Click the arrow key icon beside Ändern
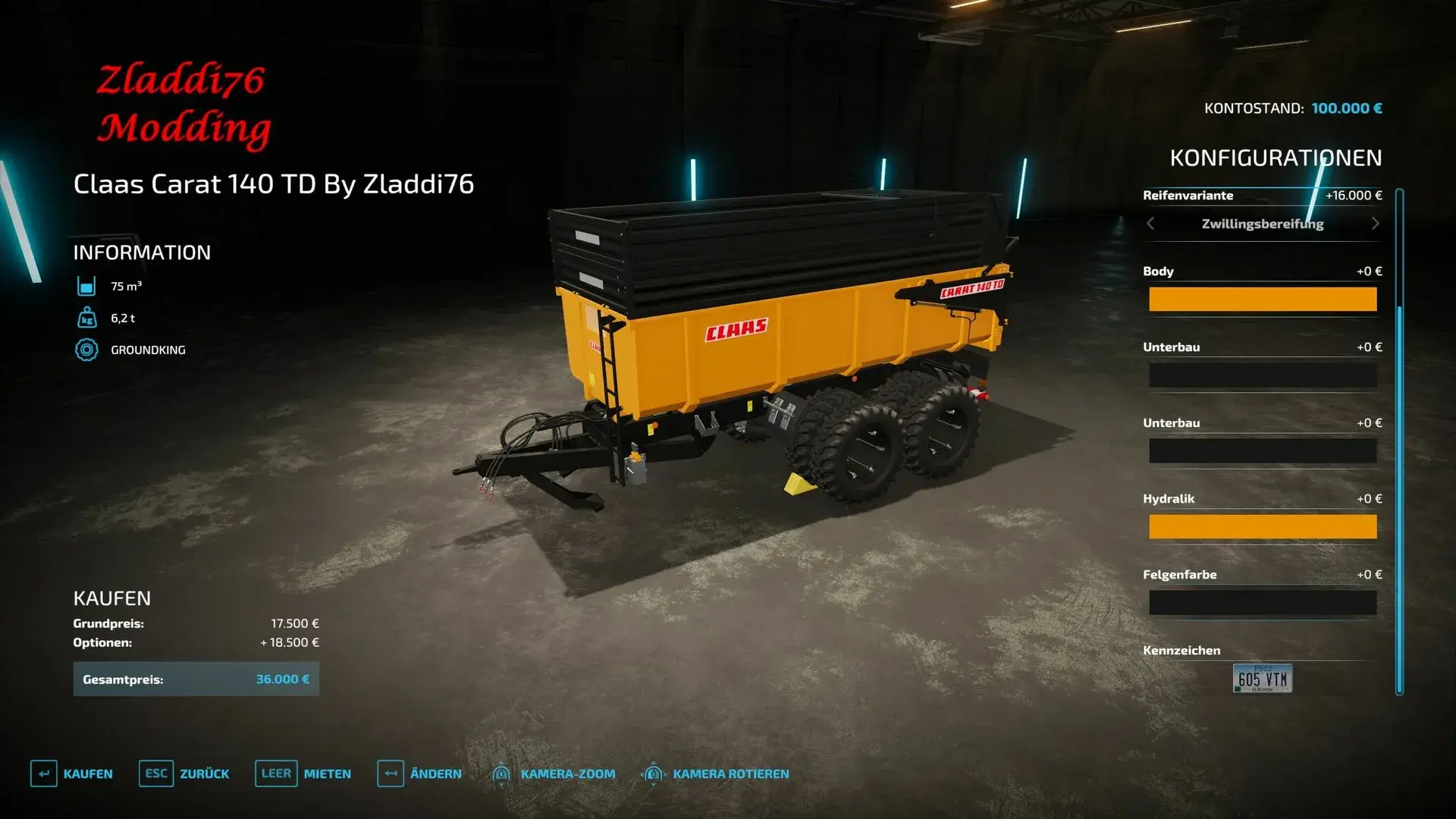Screen dimensions: 1456x819 point(391,773)
